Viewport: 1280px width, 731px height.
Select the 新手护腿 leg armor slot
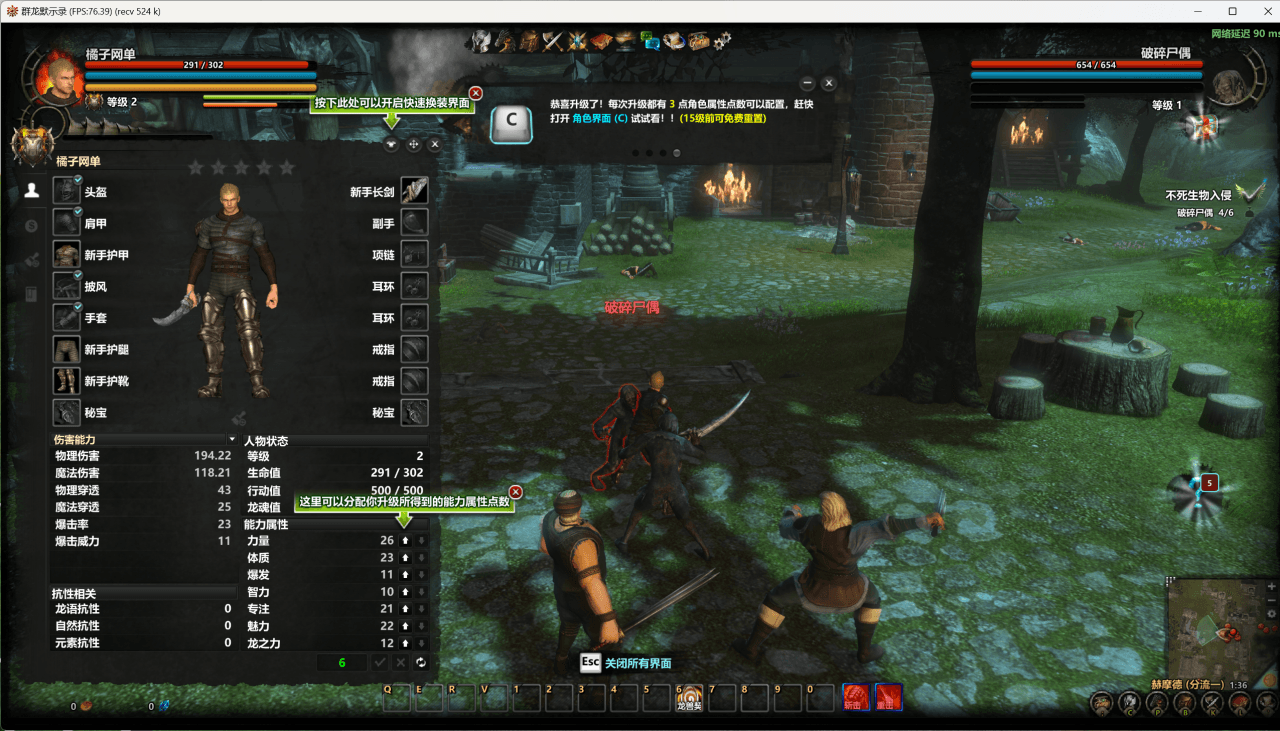coord(67,350)
